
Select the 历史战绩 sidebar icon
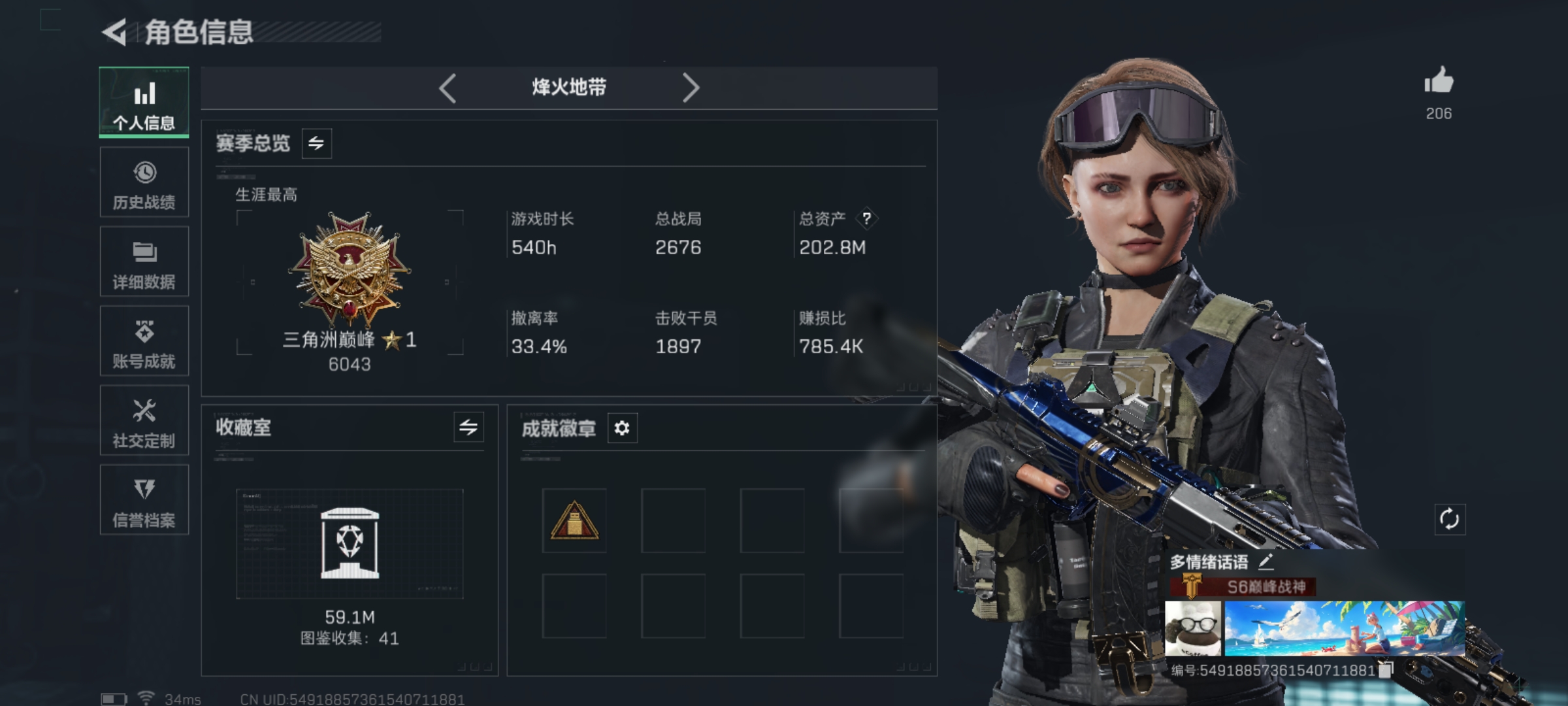(144, 173)
